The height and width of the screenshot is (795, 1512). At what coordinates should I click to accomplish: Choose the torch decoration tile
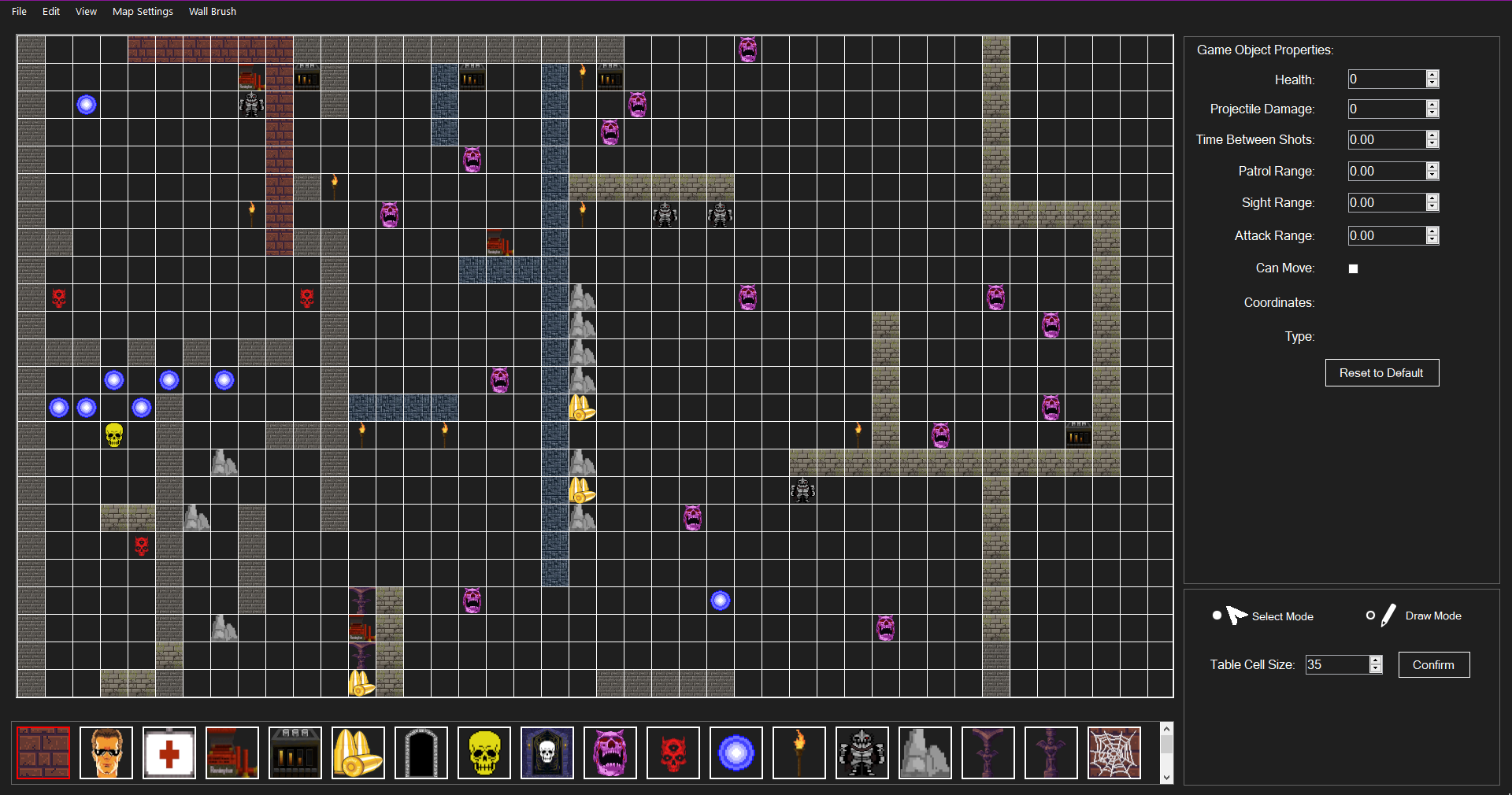799,752
